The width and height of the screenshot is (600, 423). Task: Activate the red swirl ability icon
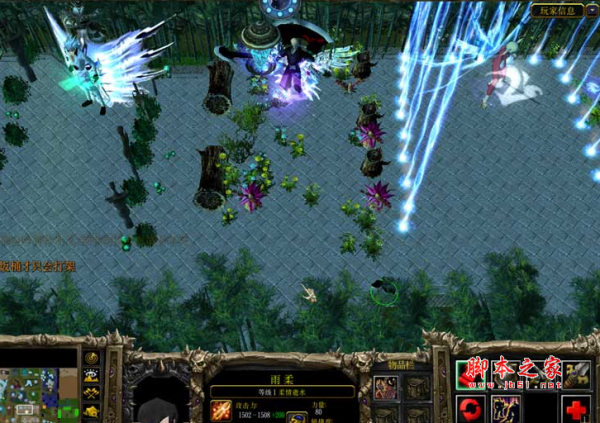[x=471, y=408]
